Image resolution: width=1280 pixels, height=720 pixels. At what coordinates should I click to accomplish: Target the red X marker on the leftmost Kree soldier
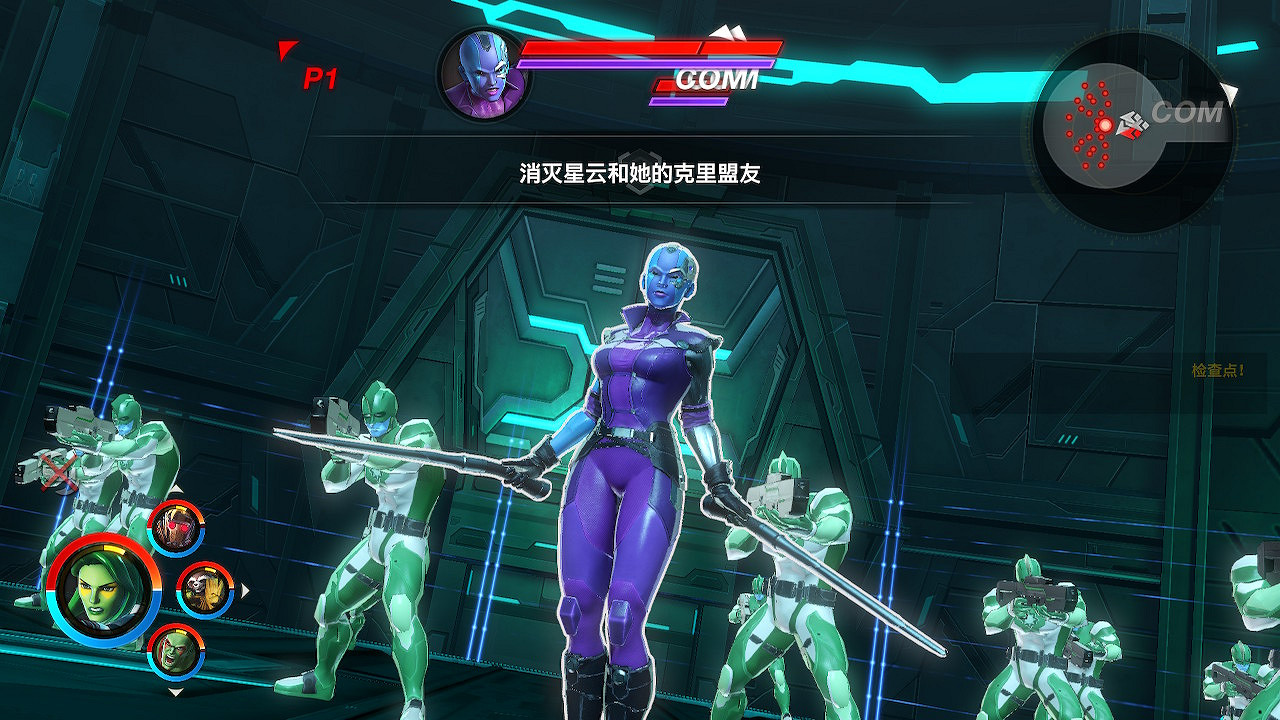click(56, 473)
